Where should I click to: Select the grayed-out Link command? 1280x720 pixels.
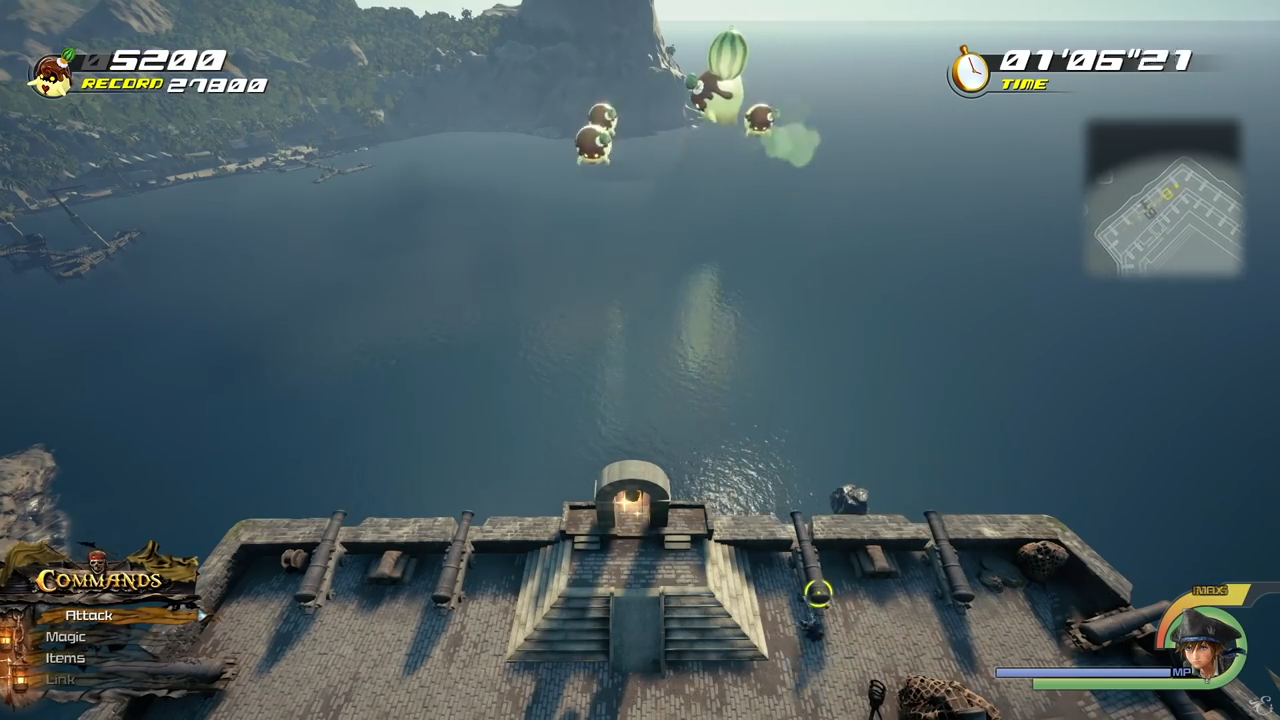tap(60, 679)
